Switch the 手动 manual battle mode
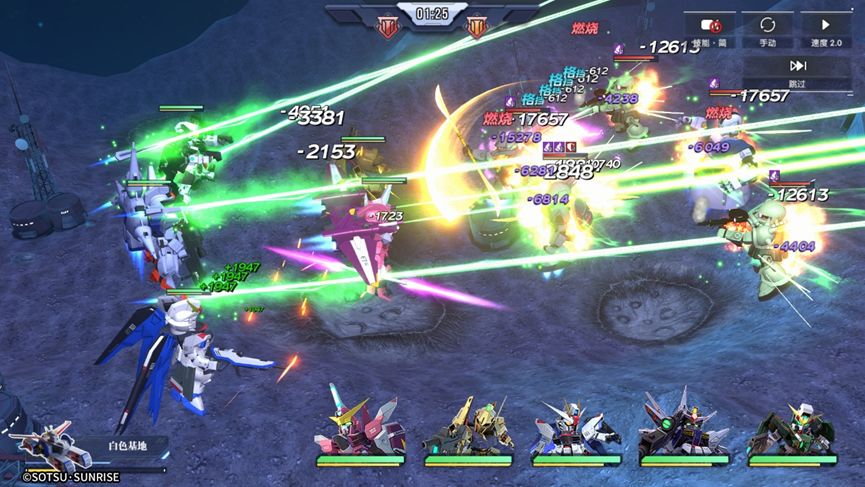 [768, 31]
